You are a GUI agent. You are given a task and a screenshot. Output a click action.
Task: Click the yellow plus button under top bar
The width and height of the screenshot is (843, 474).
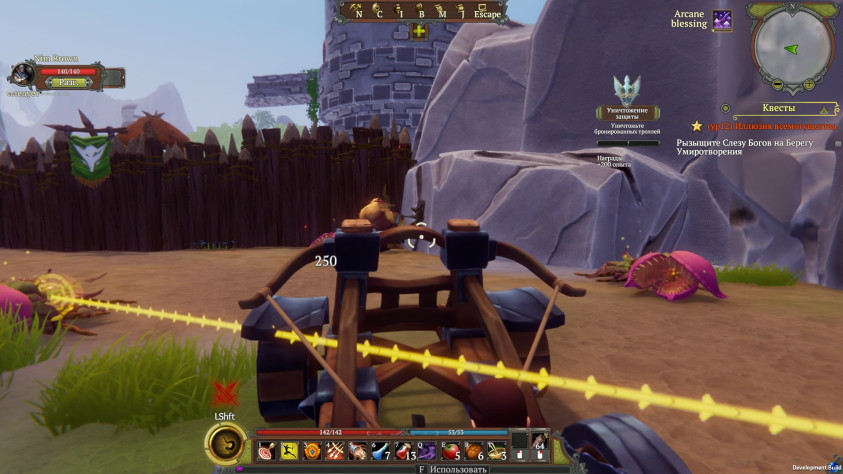[419, 31]
